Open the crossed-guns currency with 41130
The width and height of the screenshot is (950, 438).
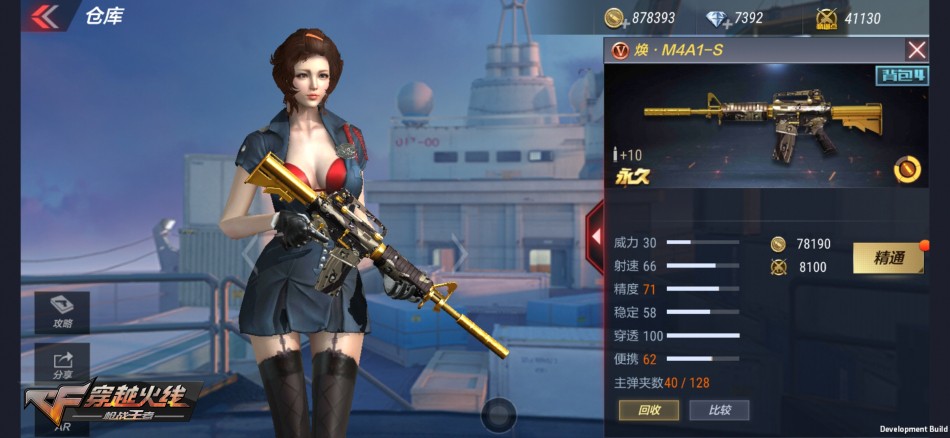coord(826,18)
